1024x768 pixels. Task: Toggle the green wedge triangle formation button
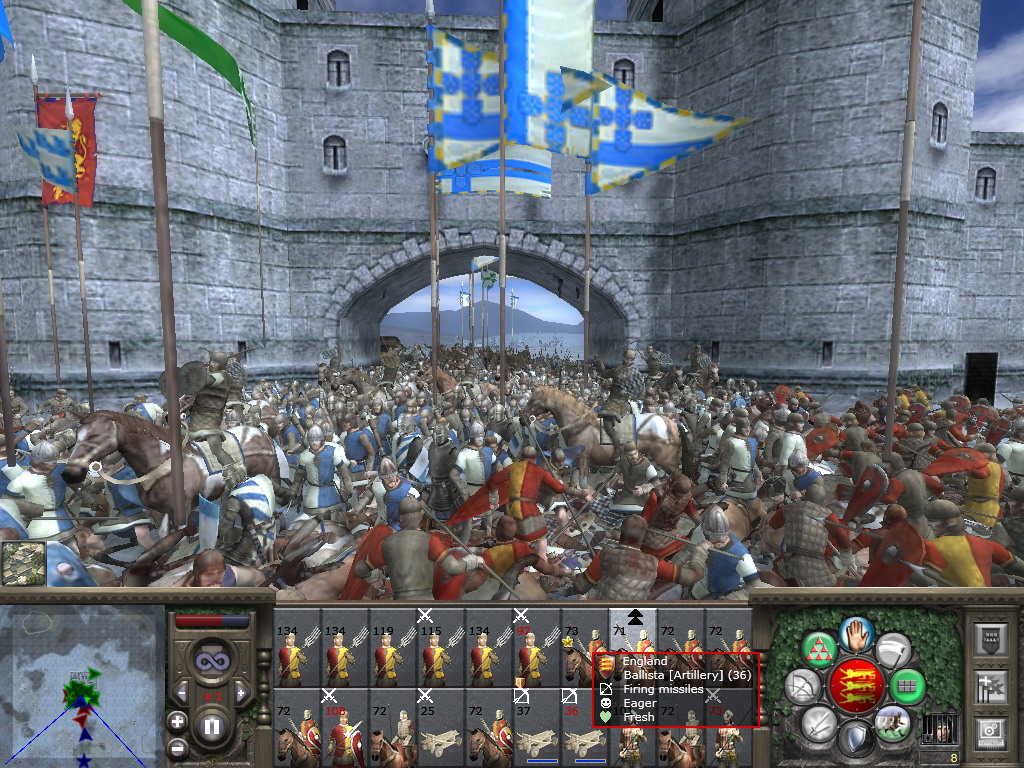point(820,650)
